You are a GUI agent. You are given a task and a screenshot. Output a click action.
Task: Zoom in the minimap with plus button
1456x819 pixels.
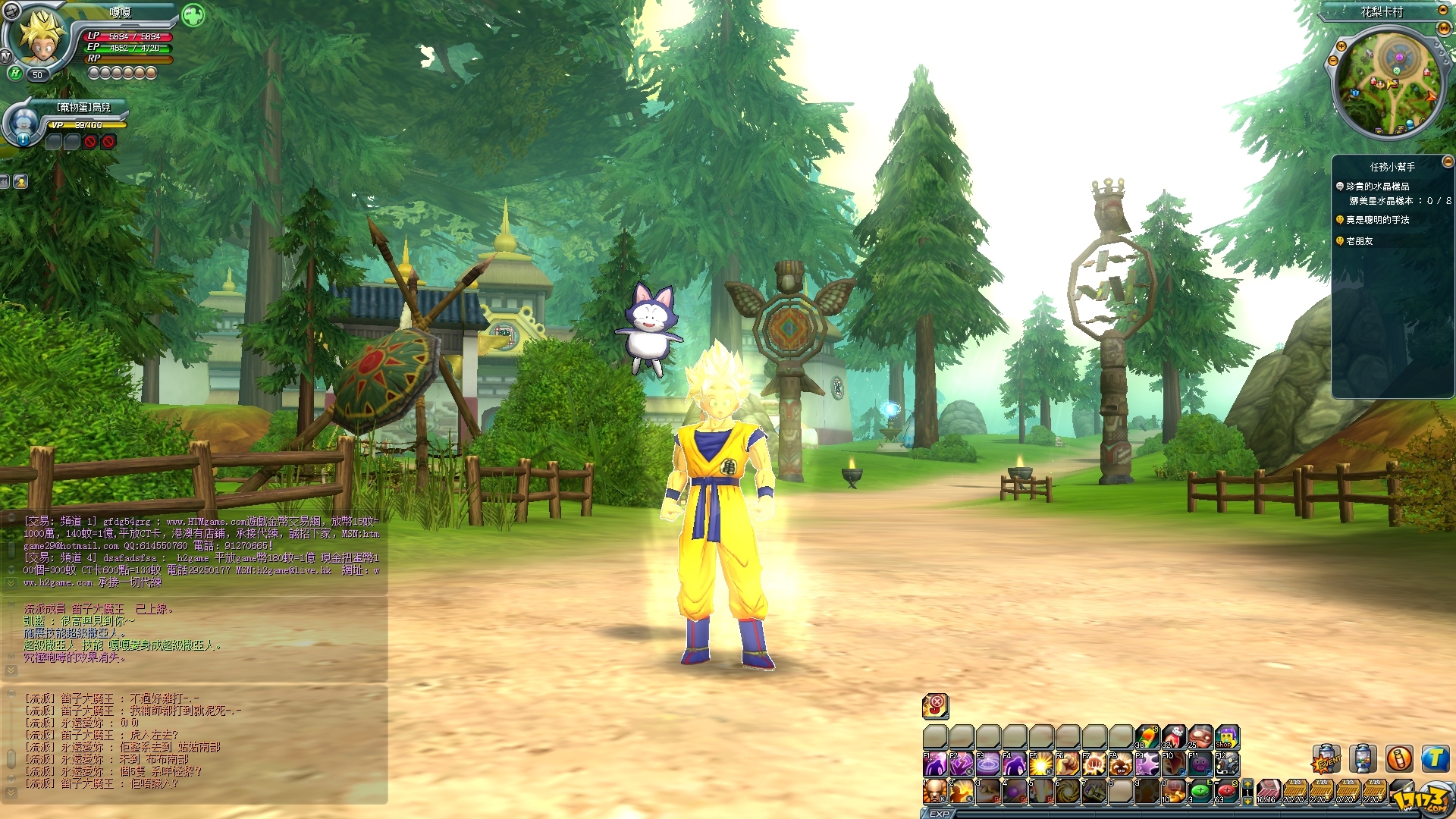1341,47
